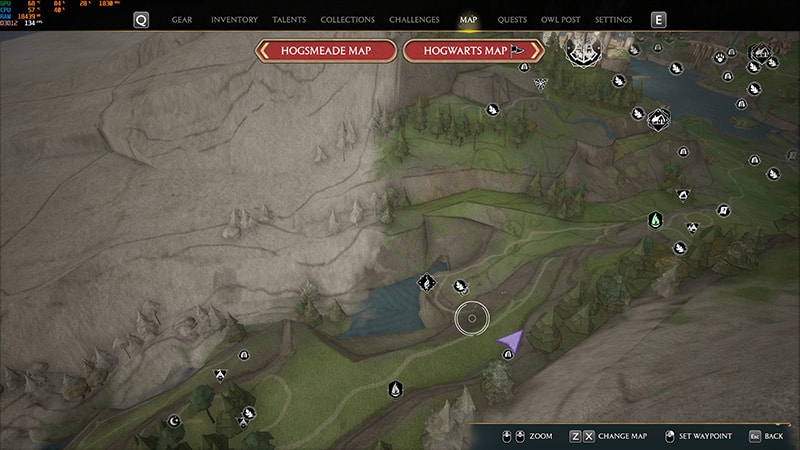Click the Back button
Screen dimensions: 800x450
click(765, 436)
